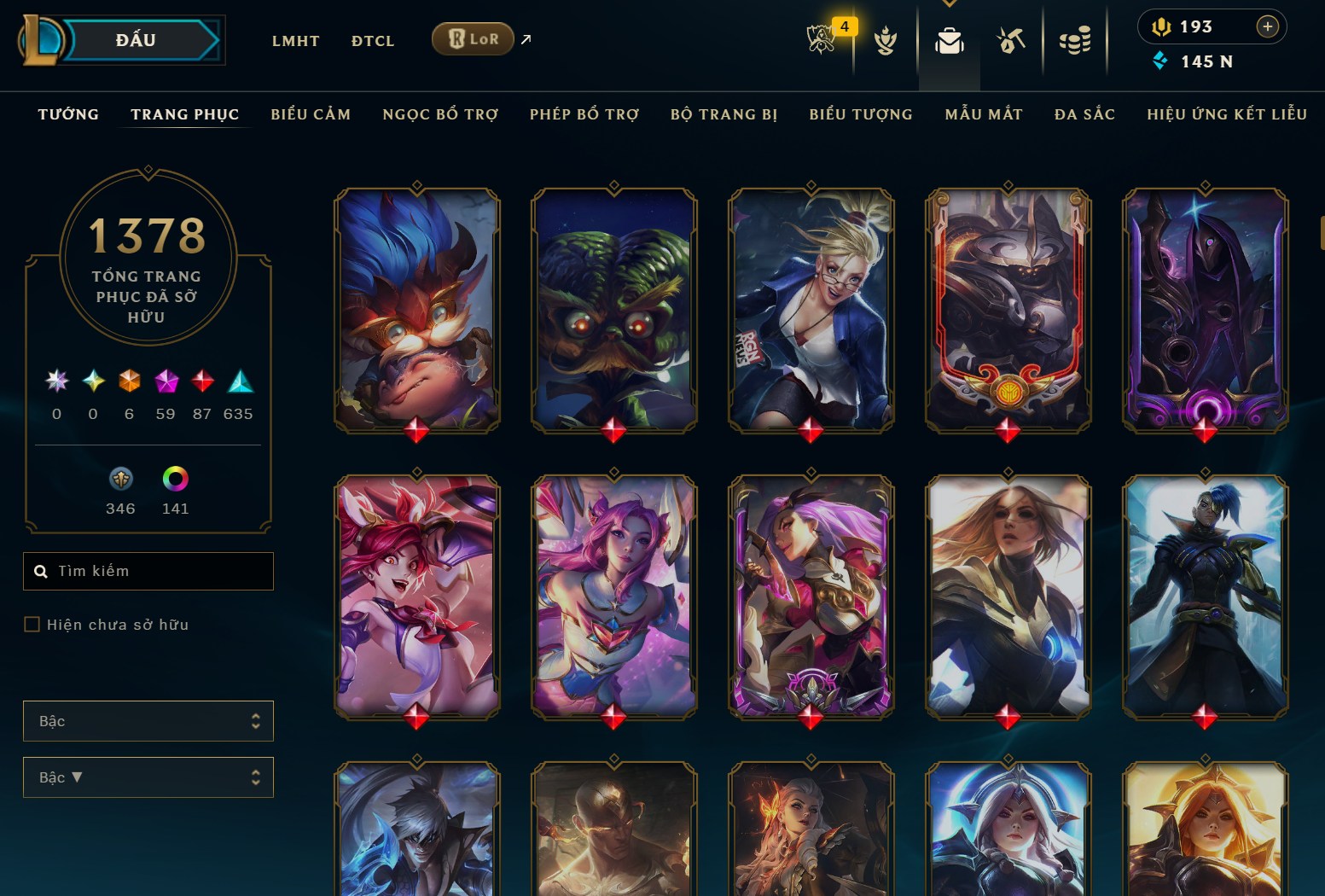The image size is (1325, 896).
Task: Click the plus button to purchase more RP
Action: click(x=1266, y=26)
